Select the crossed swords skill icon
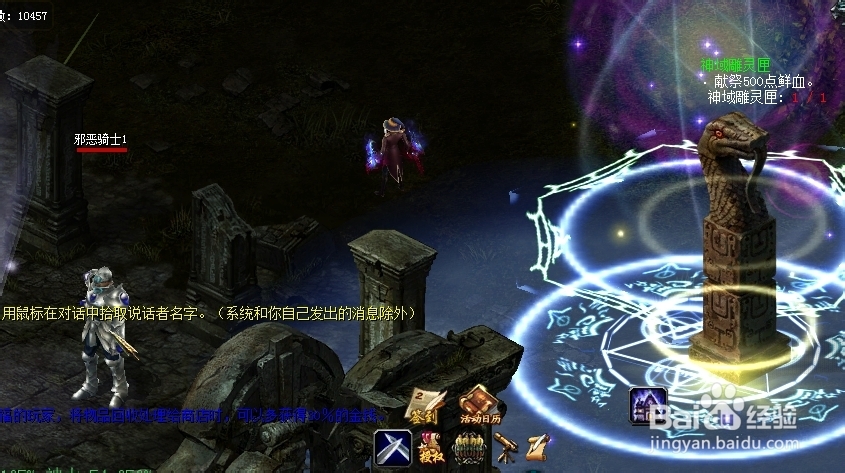The height and width of the screenshot is (473, 845). click(392, 447)
